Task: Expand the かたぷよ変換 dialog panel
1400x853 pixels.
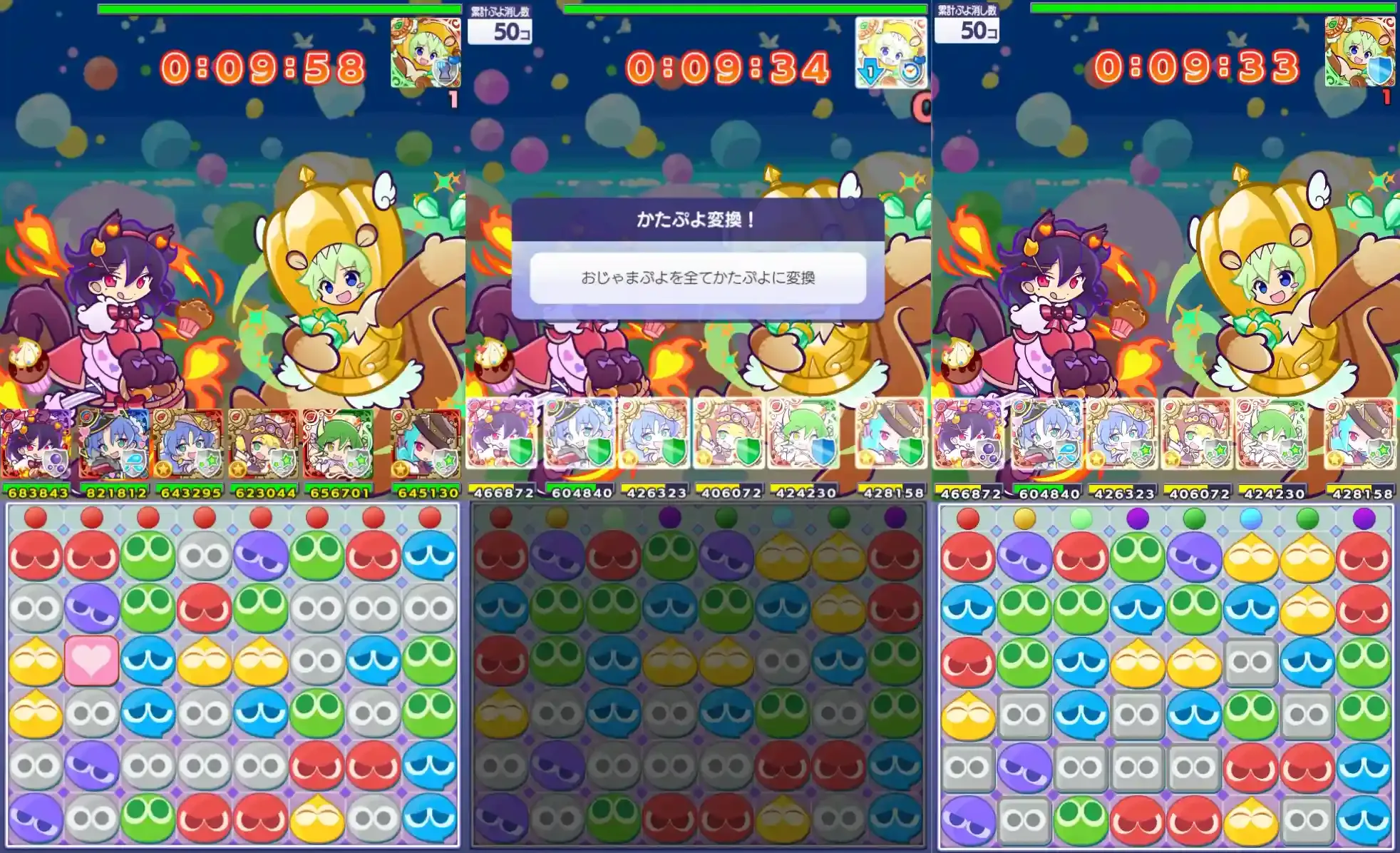Action: pos(700,220)
